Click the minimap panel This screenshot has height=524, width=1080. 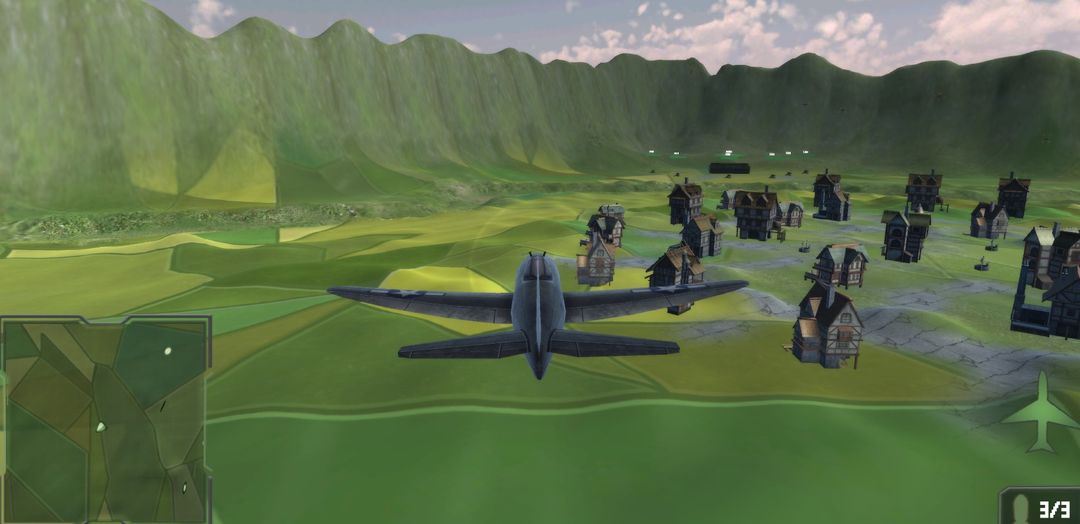pos(105,420)
